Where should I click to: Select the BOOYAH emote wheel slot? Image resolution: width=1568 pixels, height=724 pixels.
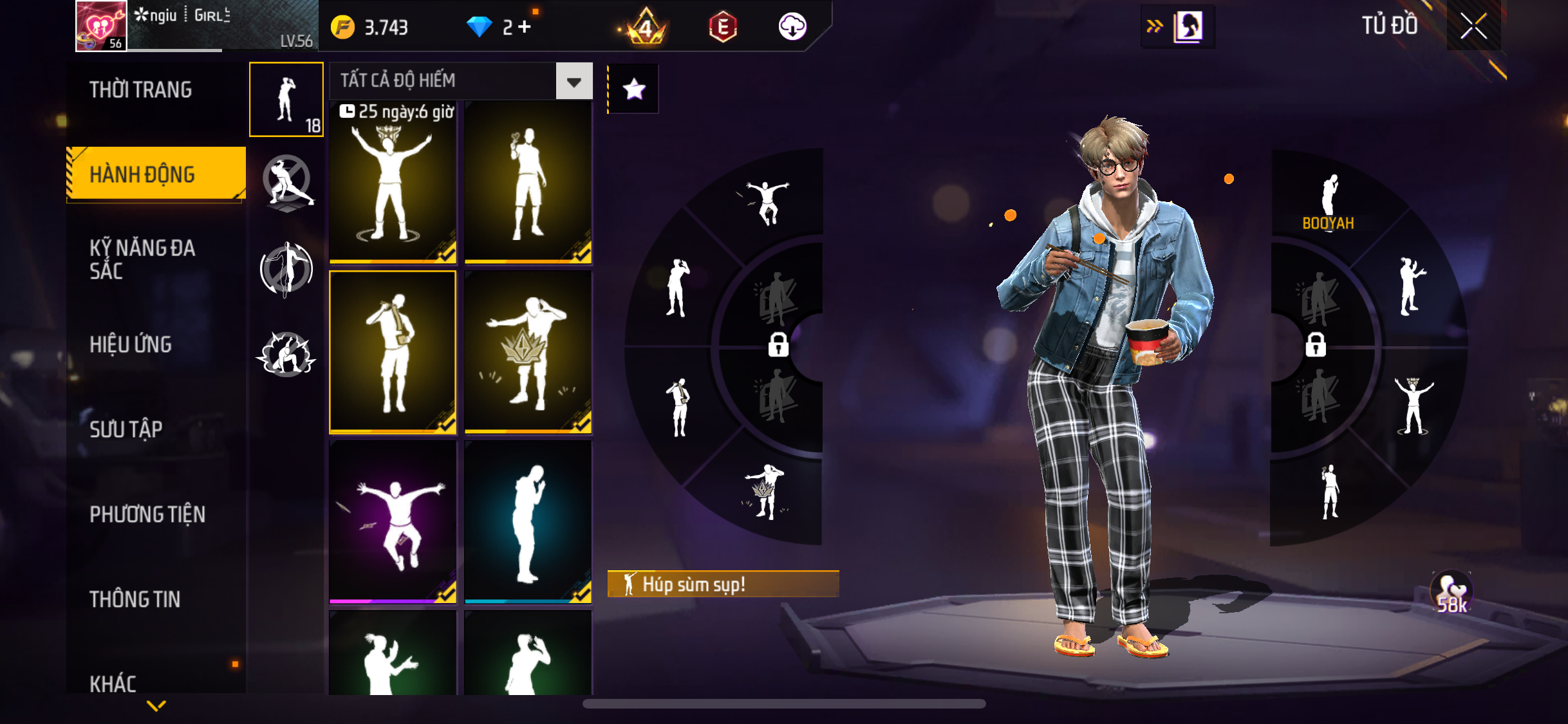1329,201
